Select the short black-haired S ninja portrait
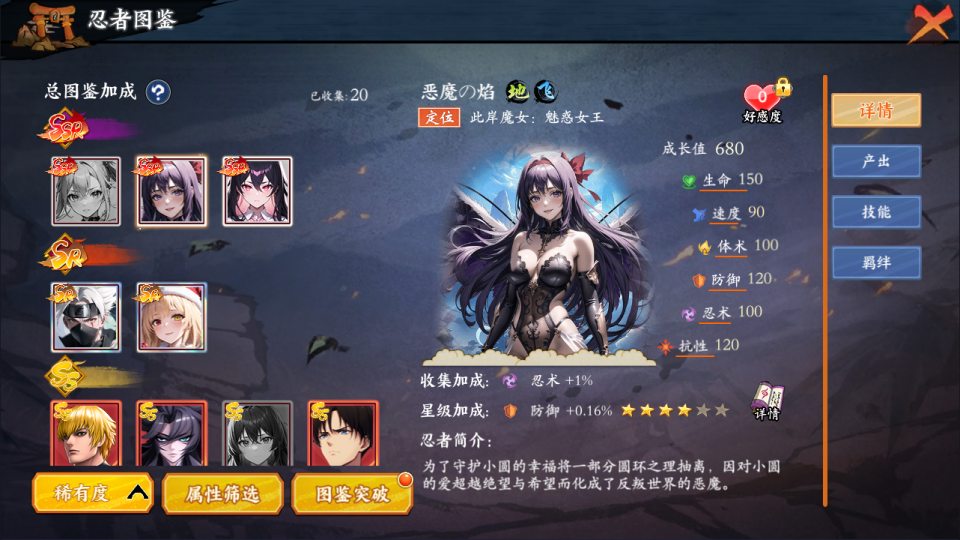This screenshot has width=960, height=540. coord(343,434)
